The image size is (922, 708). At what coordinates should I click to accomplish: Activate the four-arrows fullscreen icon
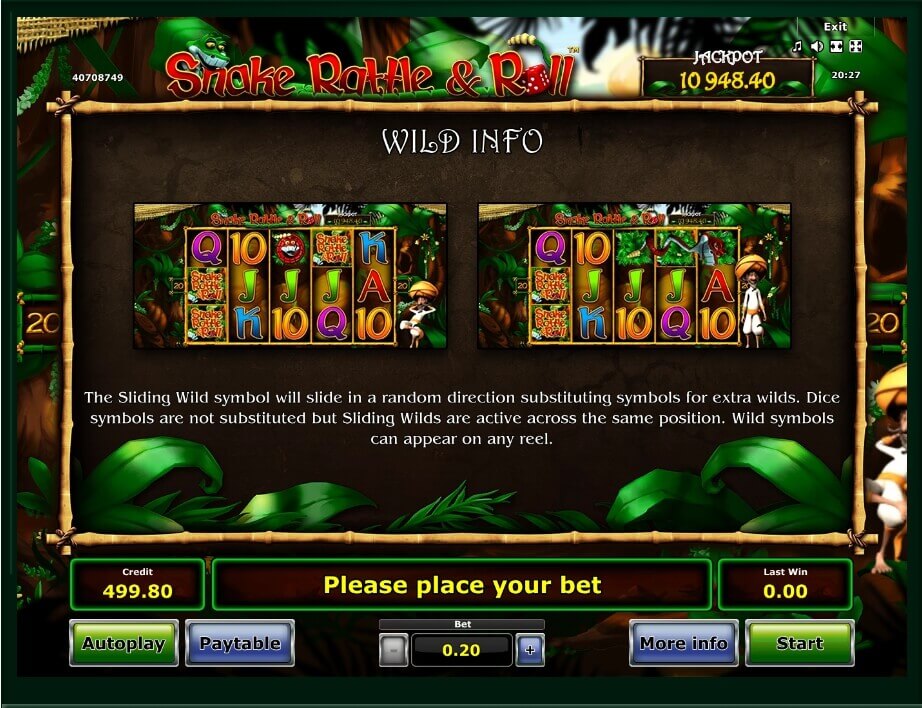tap(856, 46)
